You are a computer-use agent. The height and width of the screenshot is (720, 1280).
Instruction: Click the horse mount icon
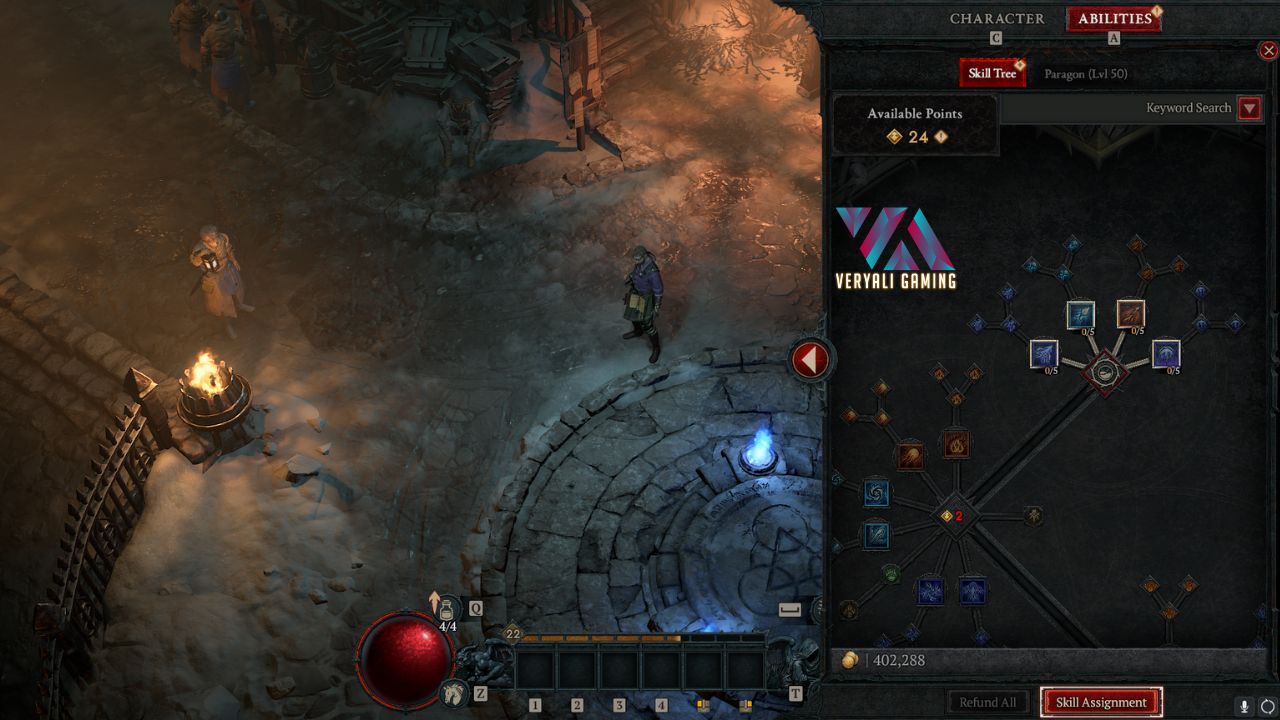click(x=454, y=692)
